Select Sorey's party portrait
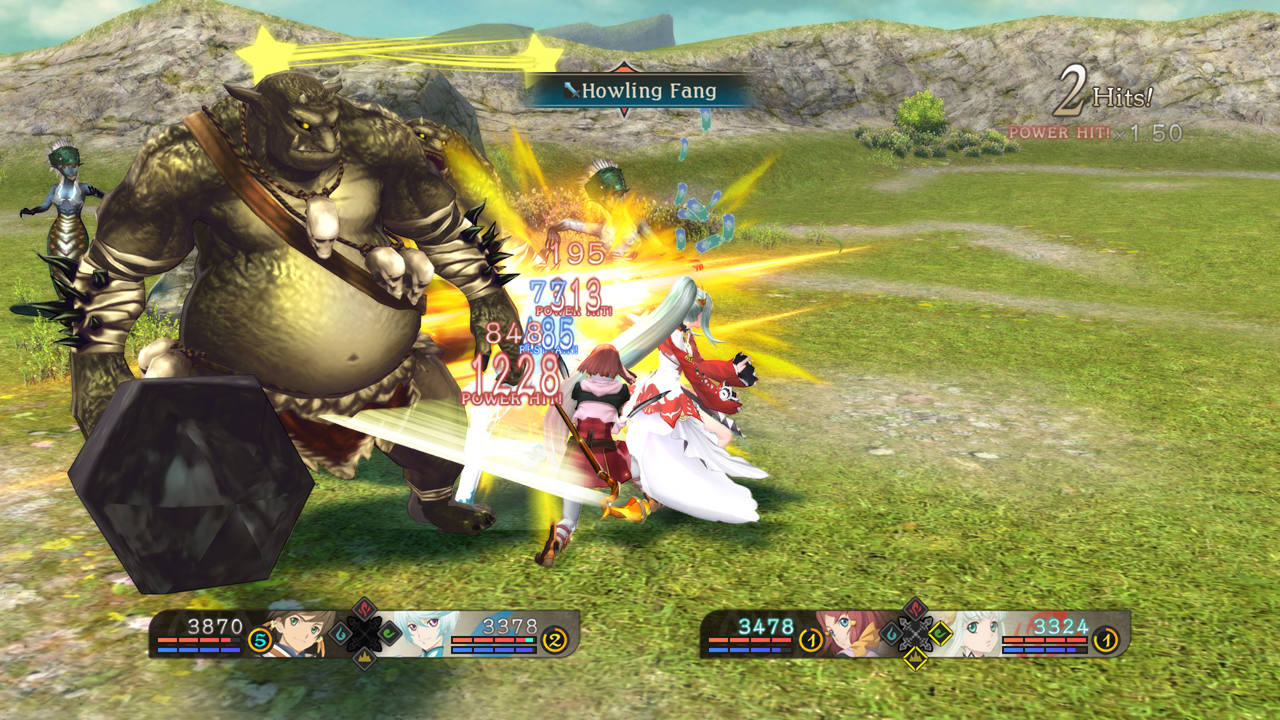The width and height of the screenshot is (1280, 720). click(x=298, y=633)
